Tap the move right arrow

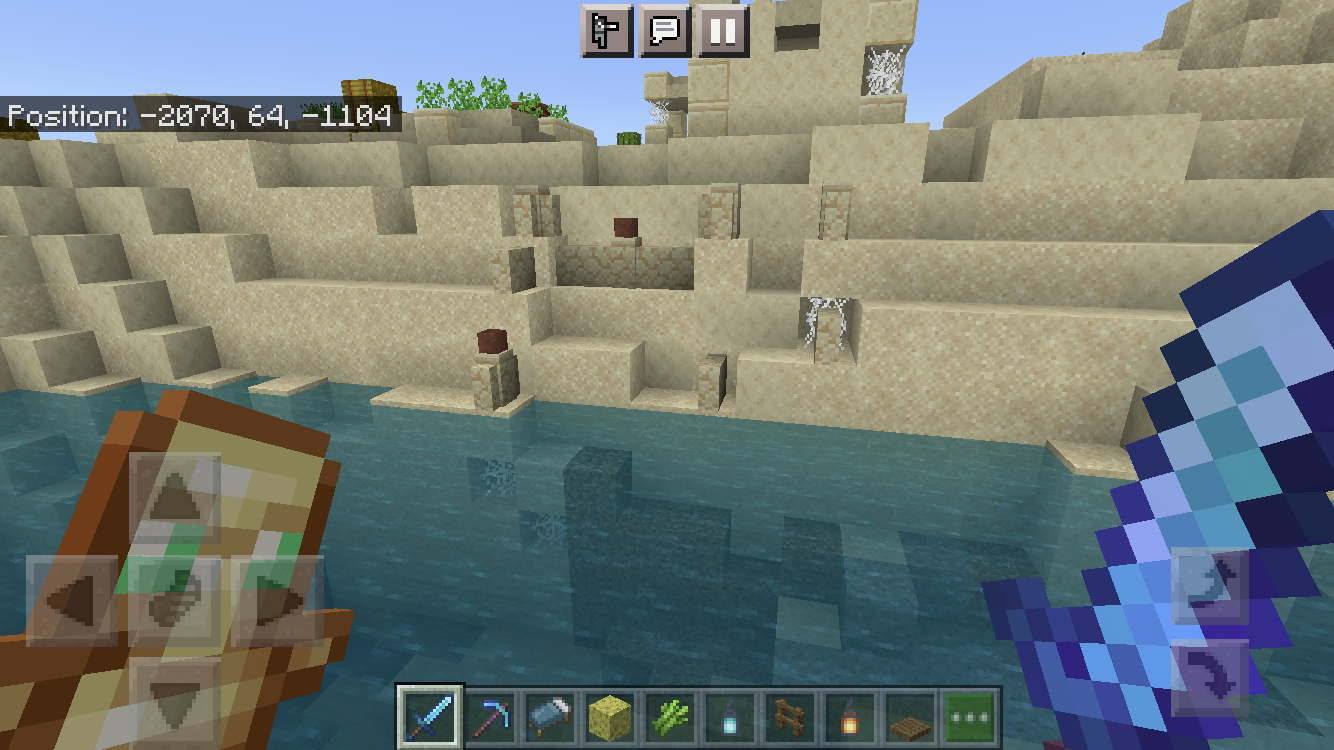pos(279,601)
